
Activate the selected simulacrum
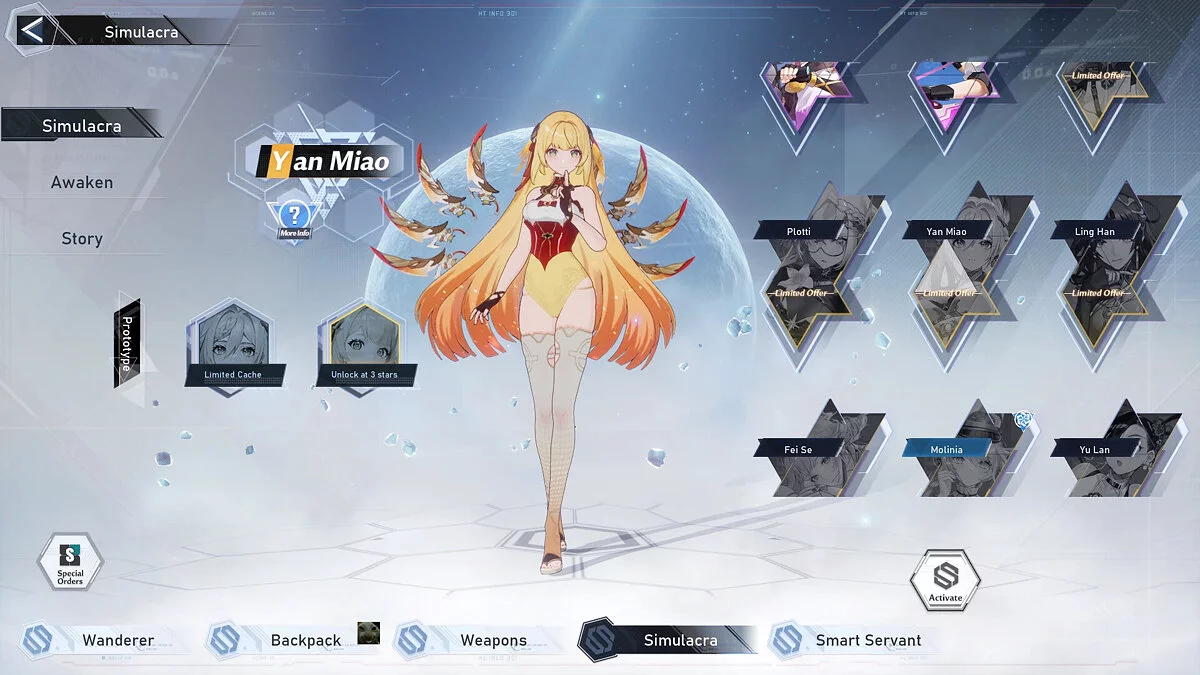(945, 580)
